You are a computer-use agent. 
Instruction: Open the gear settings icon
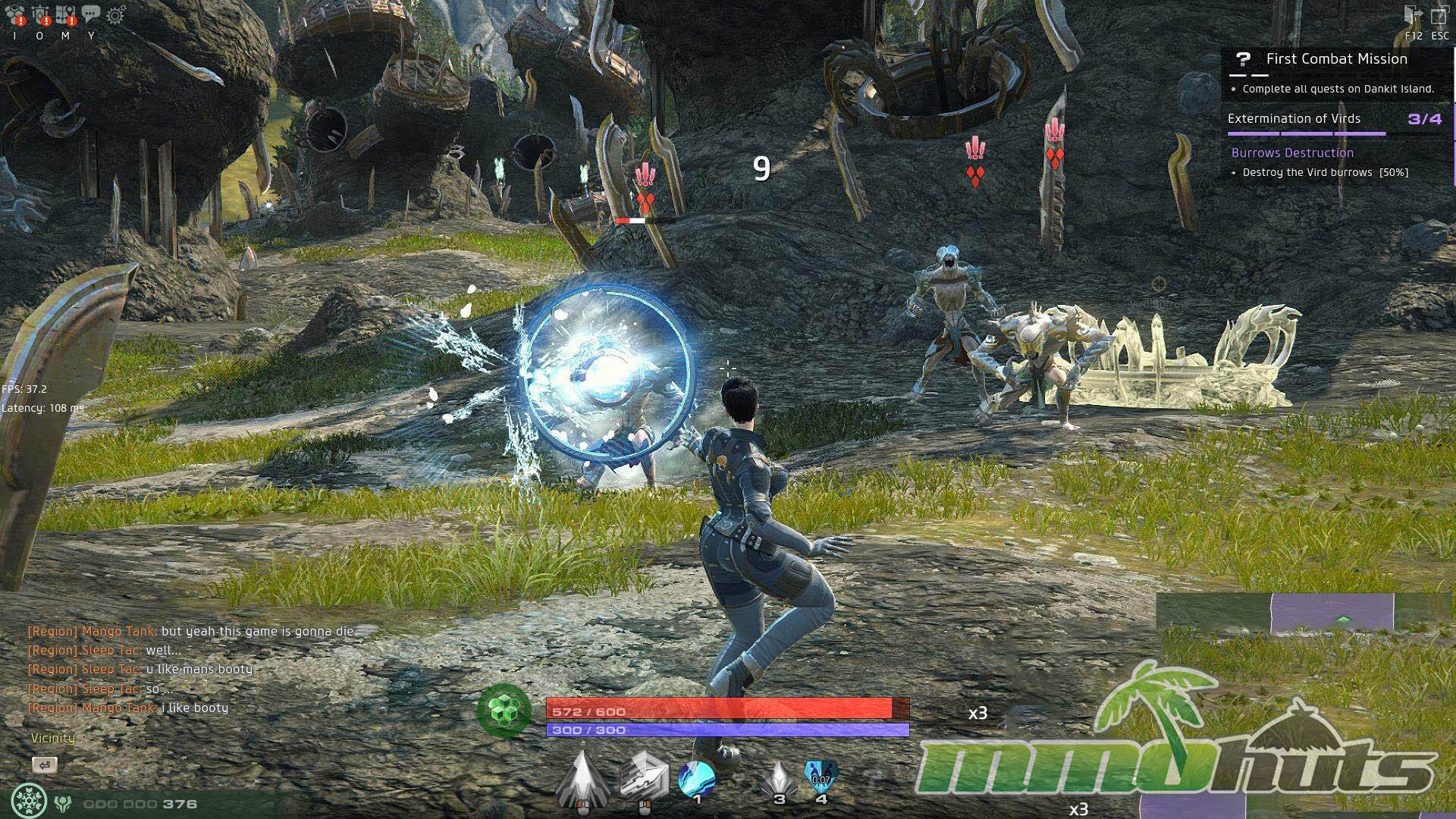click(116, 14)
